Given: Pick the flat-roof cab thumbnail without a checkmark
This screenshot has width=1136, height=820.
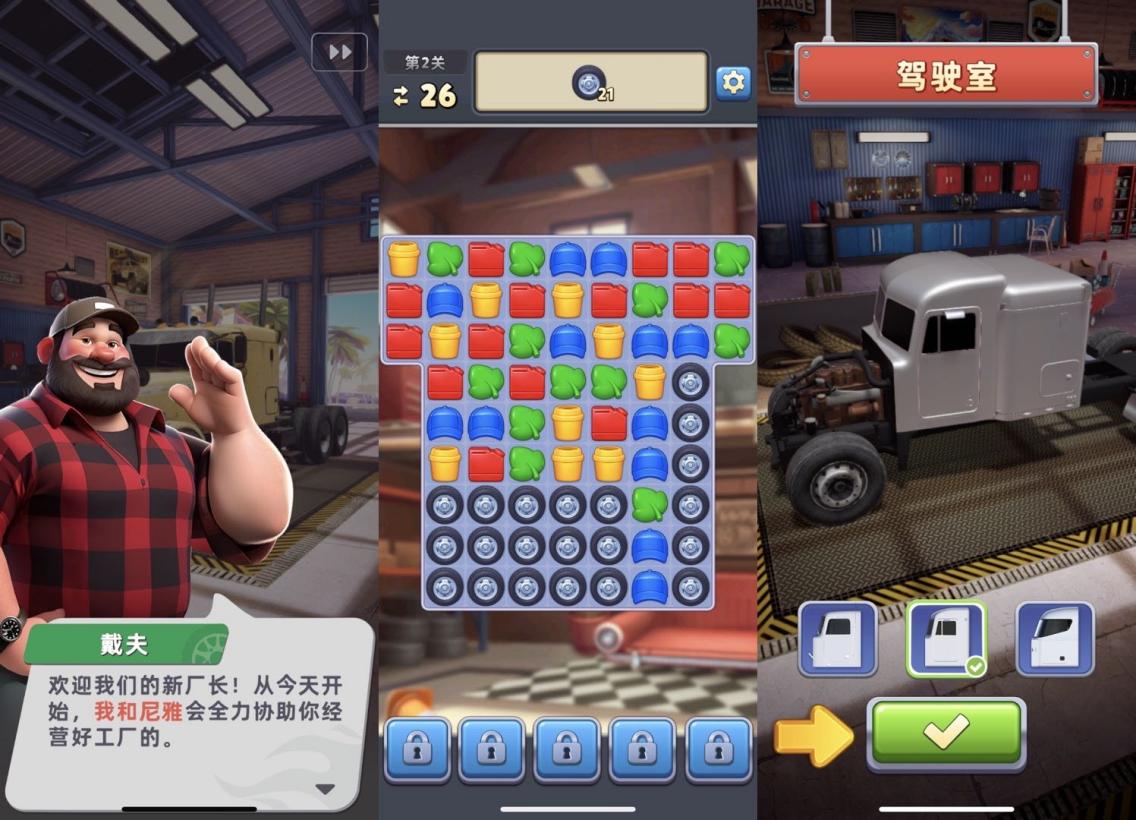Looking at the screenshot, I should coord(838,638).
